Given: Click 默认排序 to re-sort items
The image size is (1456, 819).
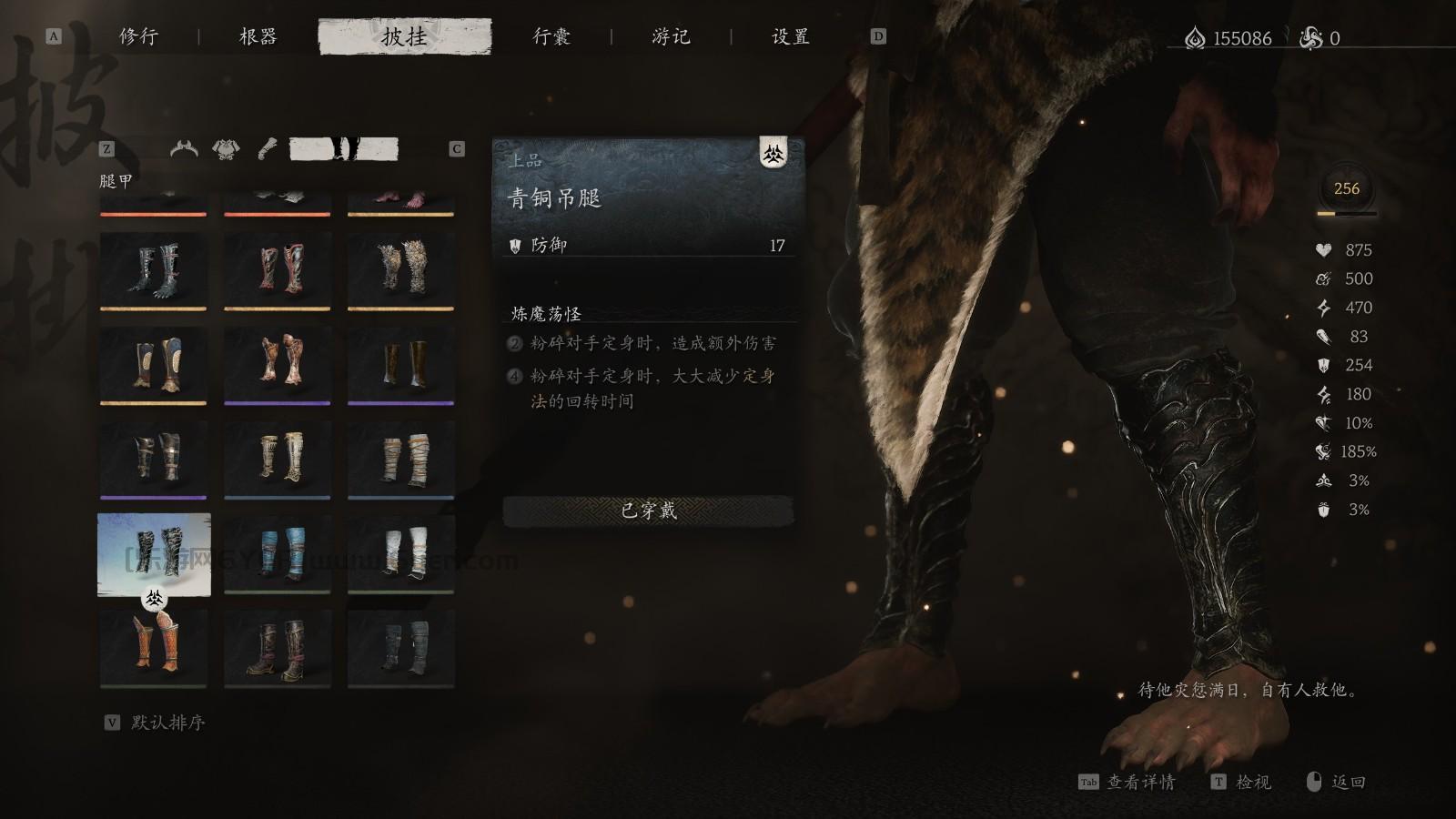Looking at the screenshot, I should (x=168, y=724).
